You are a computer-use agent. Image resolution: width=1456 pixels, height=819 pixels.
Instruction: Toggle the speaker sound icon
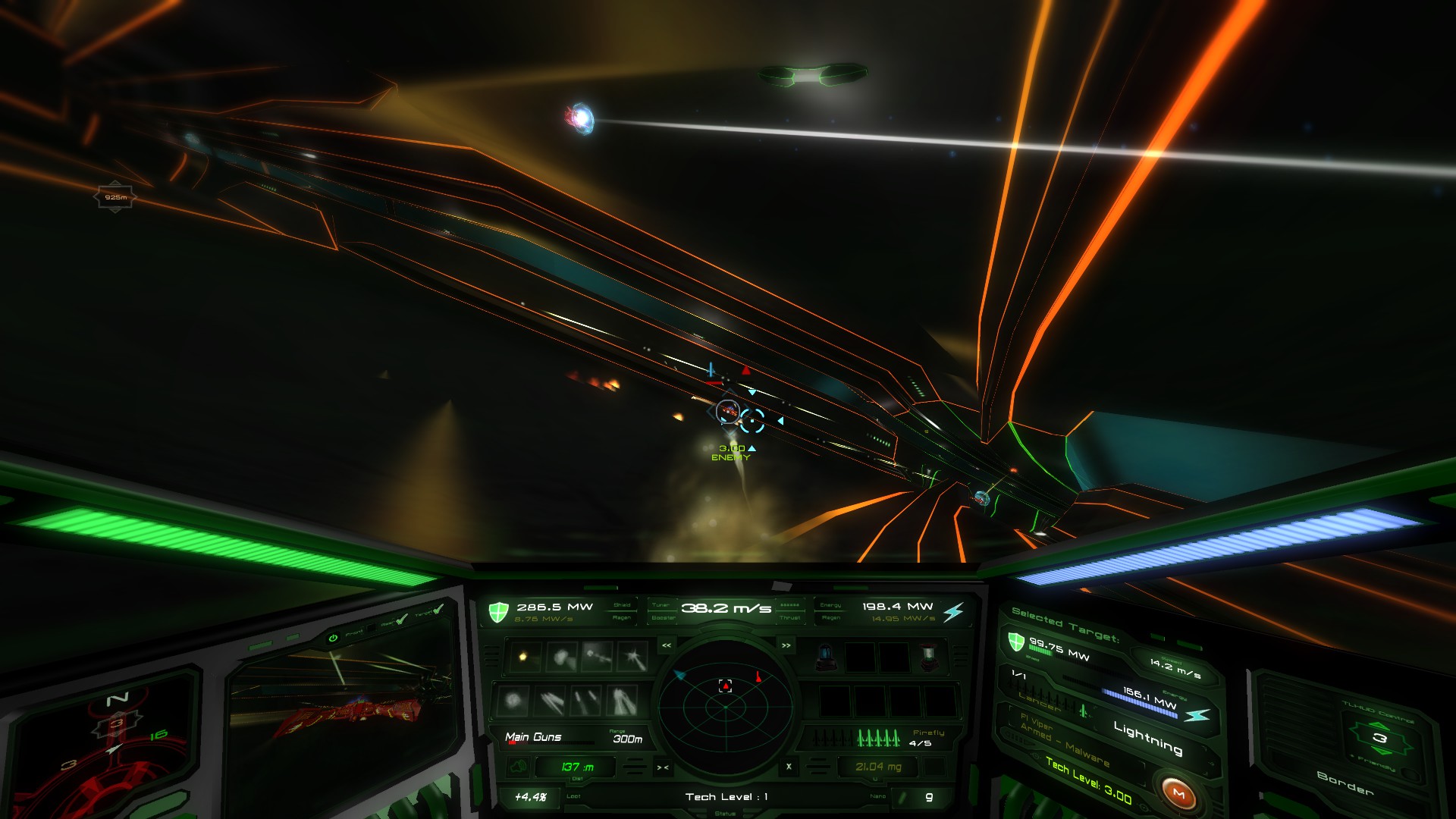click(519, 767)
